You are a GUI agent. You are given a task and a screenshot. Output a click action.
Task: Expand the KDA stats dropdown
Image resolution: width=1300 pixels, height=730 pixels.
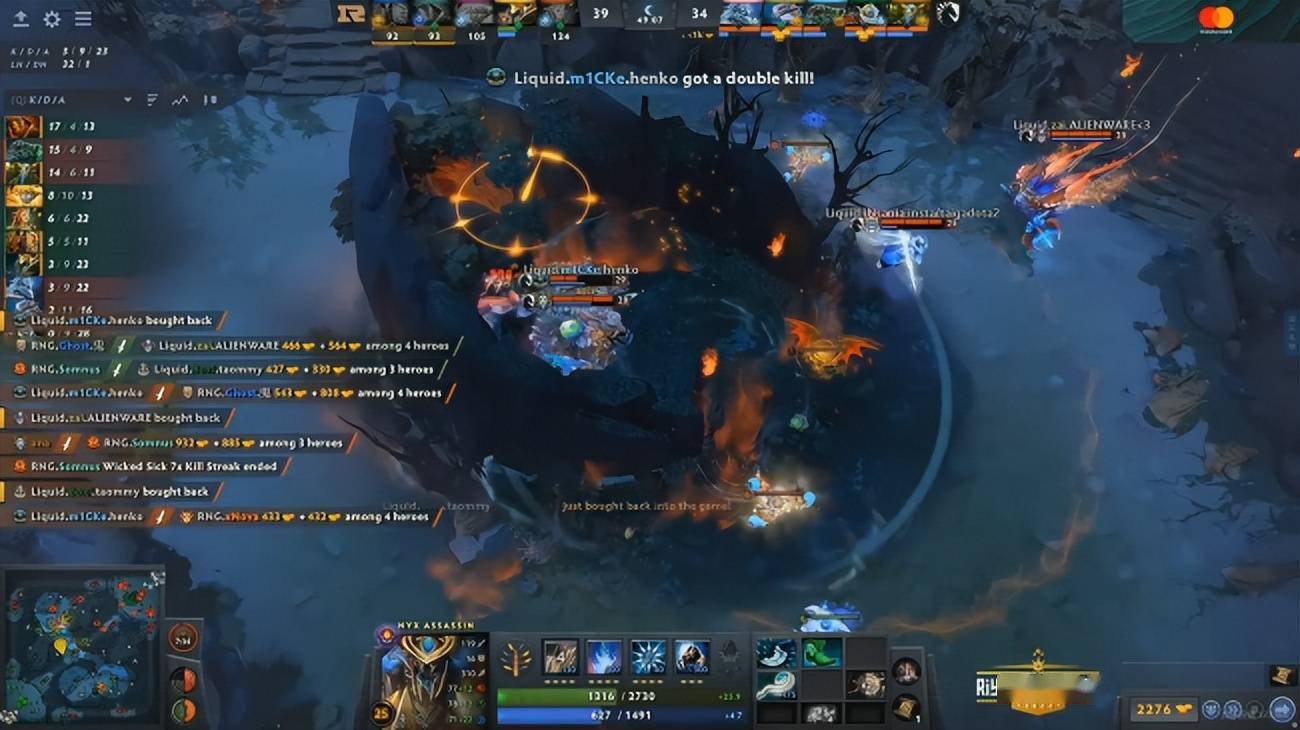pyautogui.click(x=127, y=99)
